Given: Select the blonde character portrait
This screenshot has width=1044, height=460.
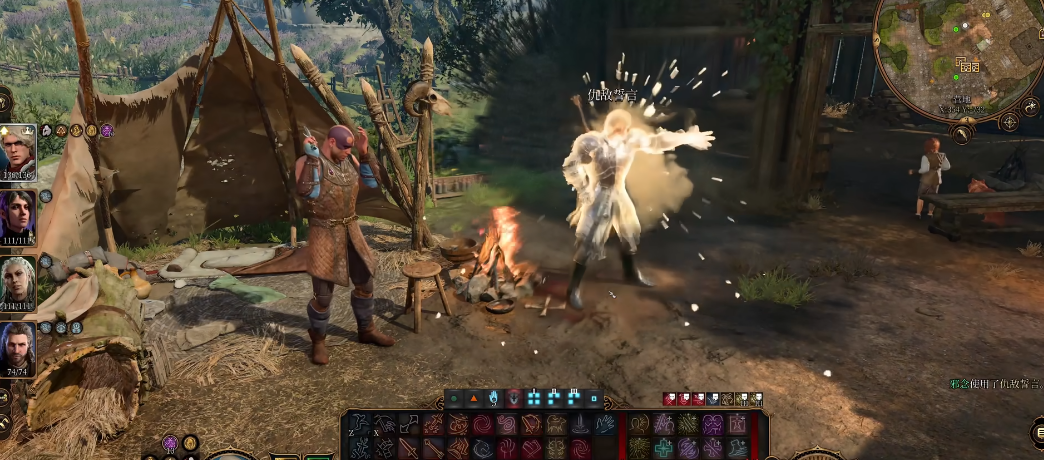Looking at the screenshot, I should click(18, 150).
